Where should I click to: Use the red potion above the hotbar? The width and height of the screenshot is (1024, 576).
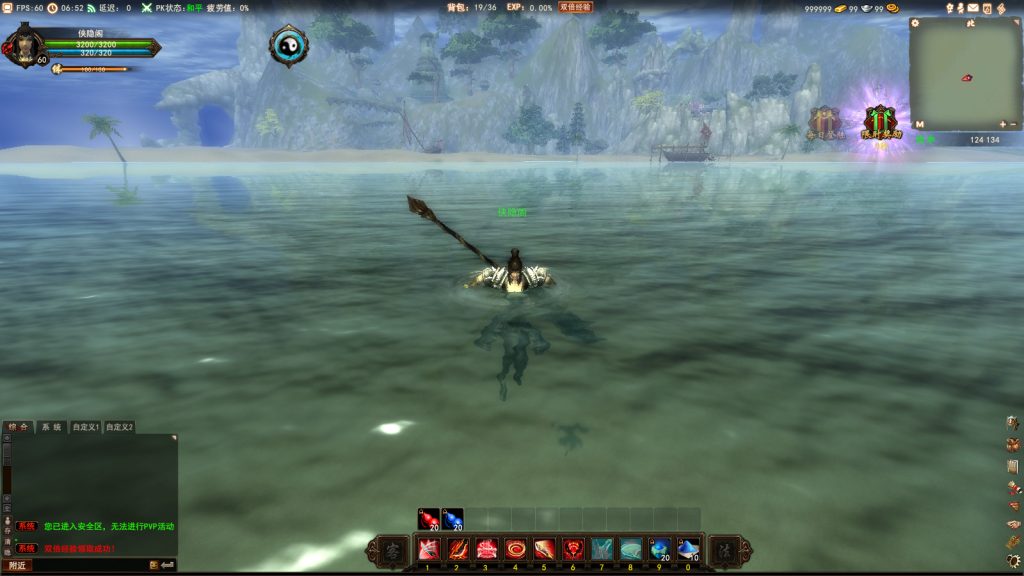(x=428, y=518)
